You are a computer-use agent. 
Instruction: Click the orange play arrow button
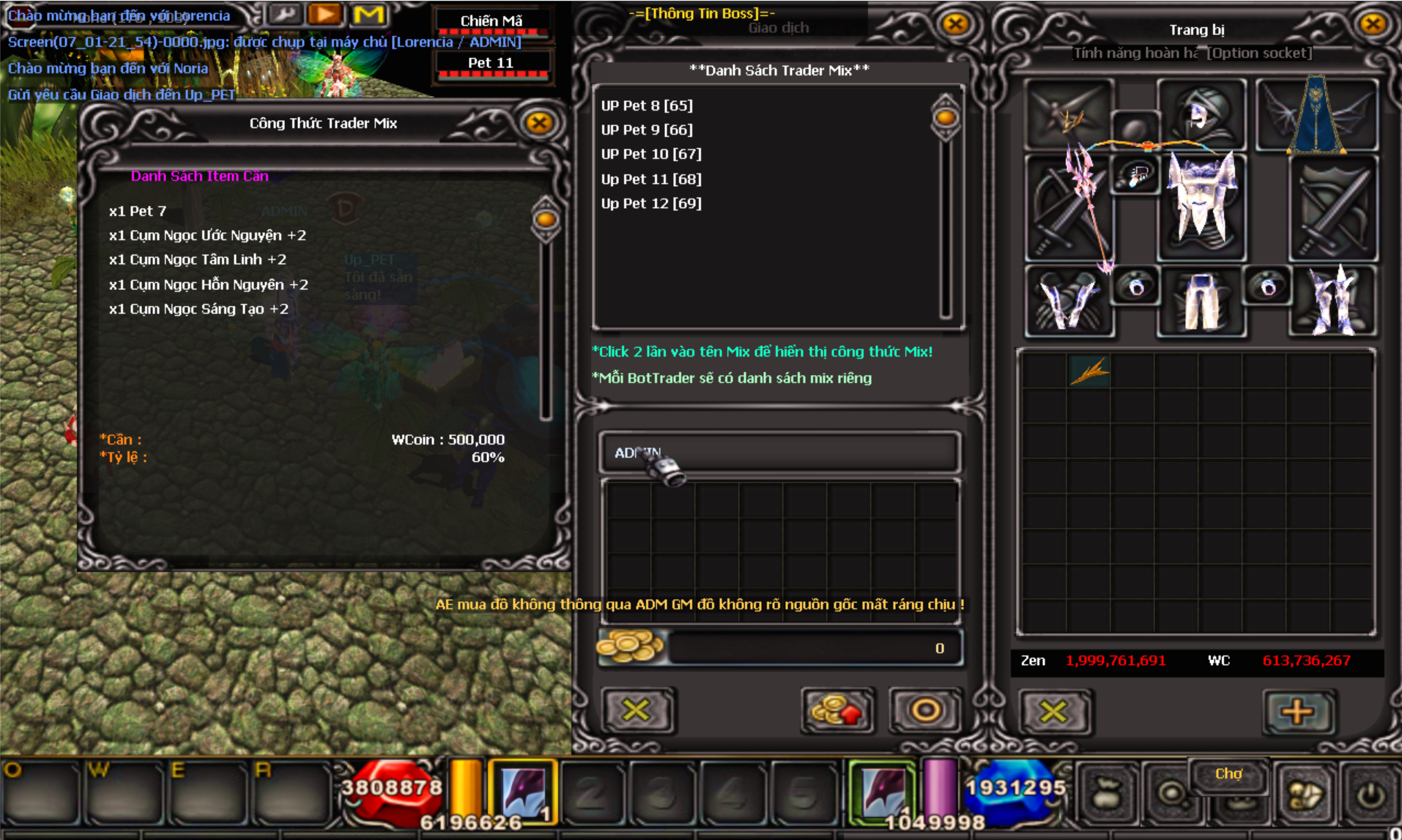324,14
